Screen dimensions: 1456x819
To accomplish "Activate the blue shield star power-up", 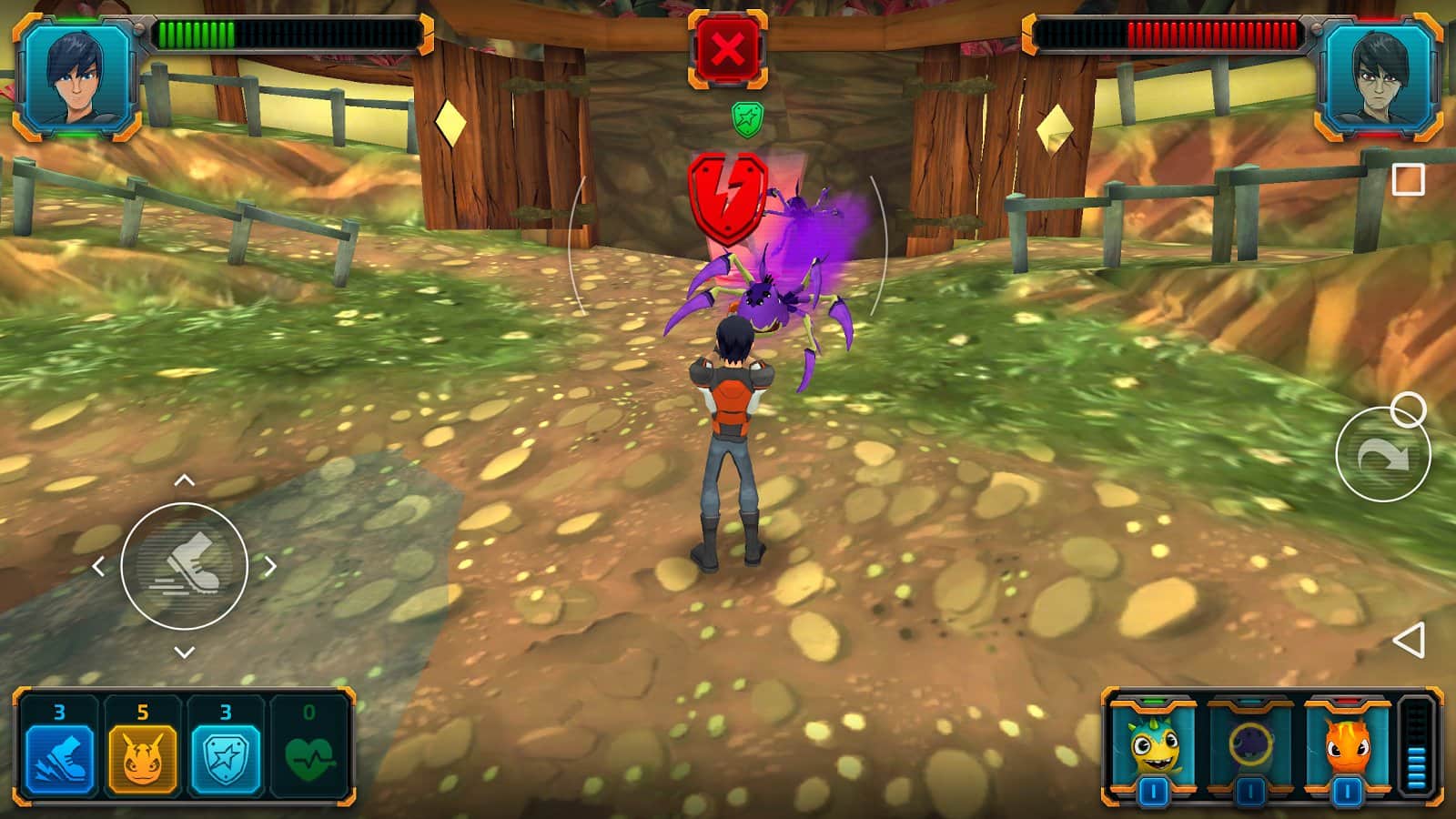I will [x=226, y=755].
